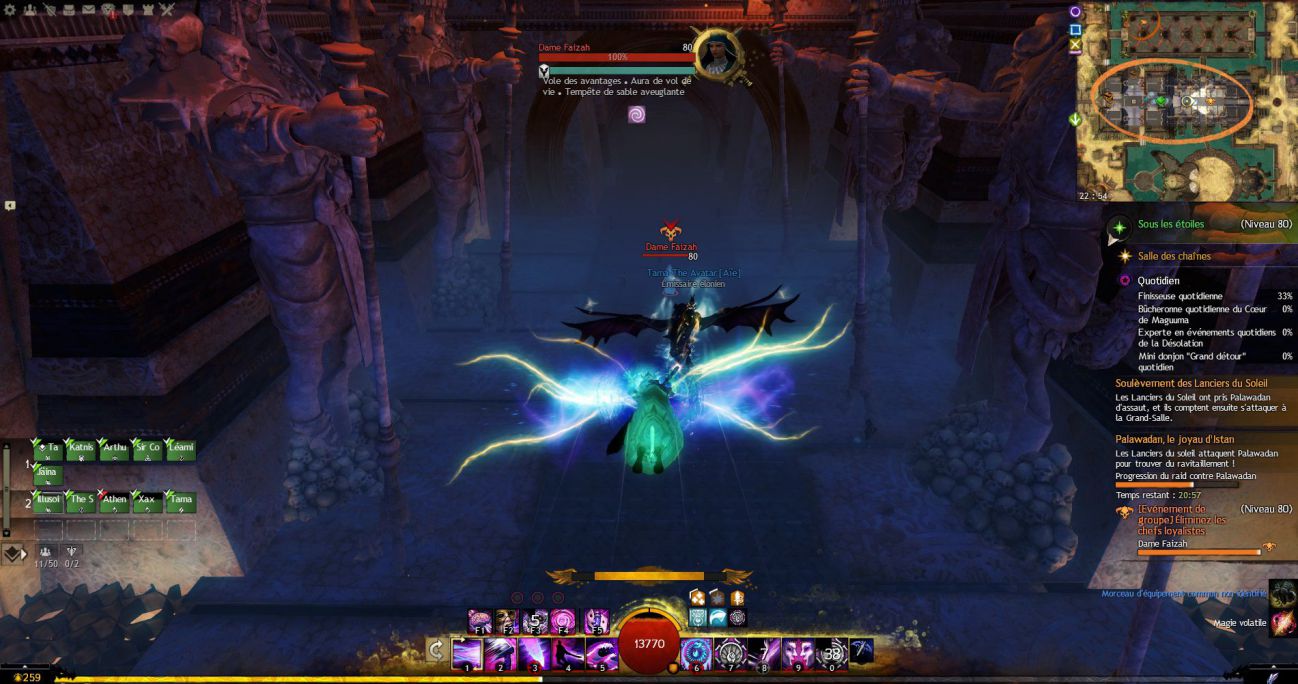Select squad member Athen with red cross

[x=114, y=501]
